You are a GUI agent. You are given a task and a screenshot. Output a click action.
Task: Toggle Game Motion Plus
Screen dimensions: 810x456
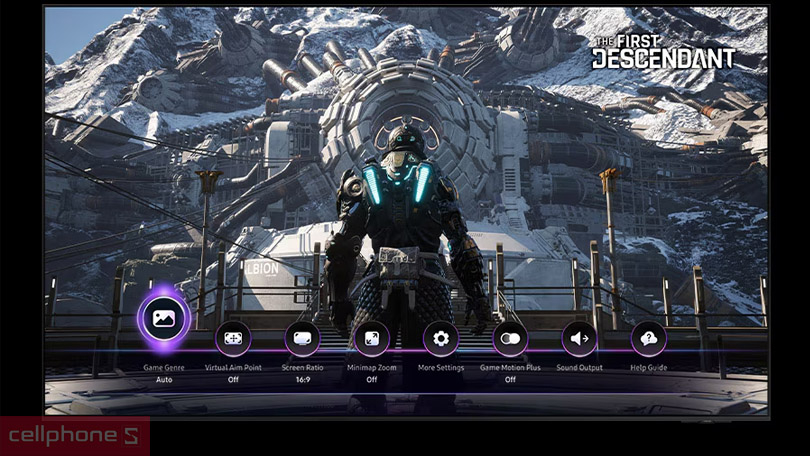click(x=510, y=339)
